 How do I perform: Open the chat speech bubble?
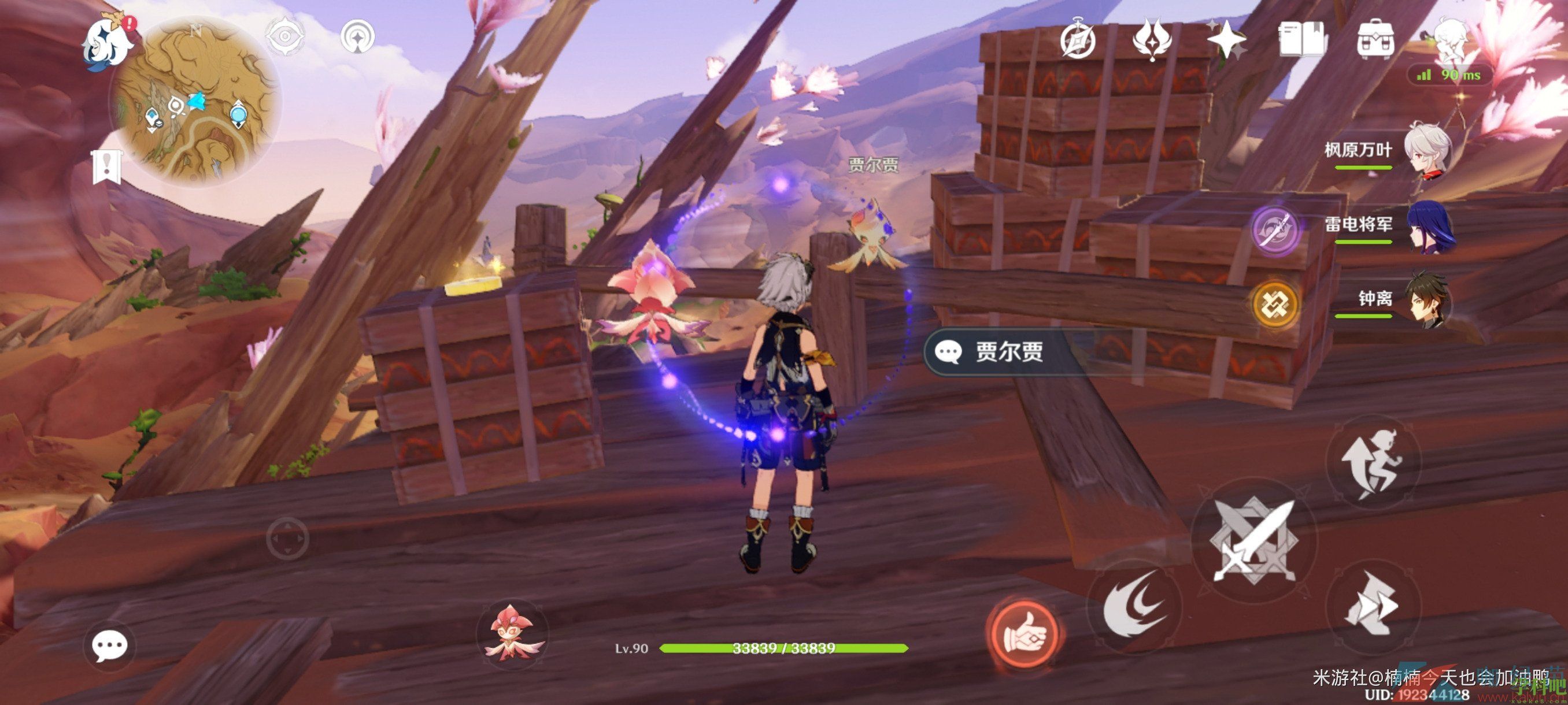(x=110, y=645)
